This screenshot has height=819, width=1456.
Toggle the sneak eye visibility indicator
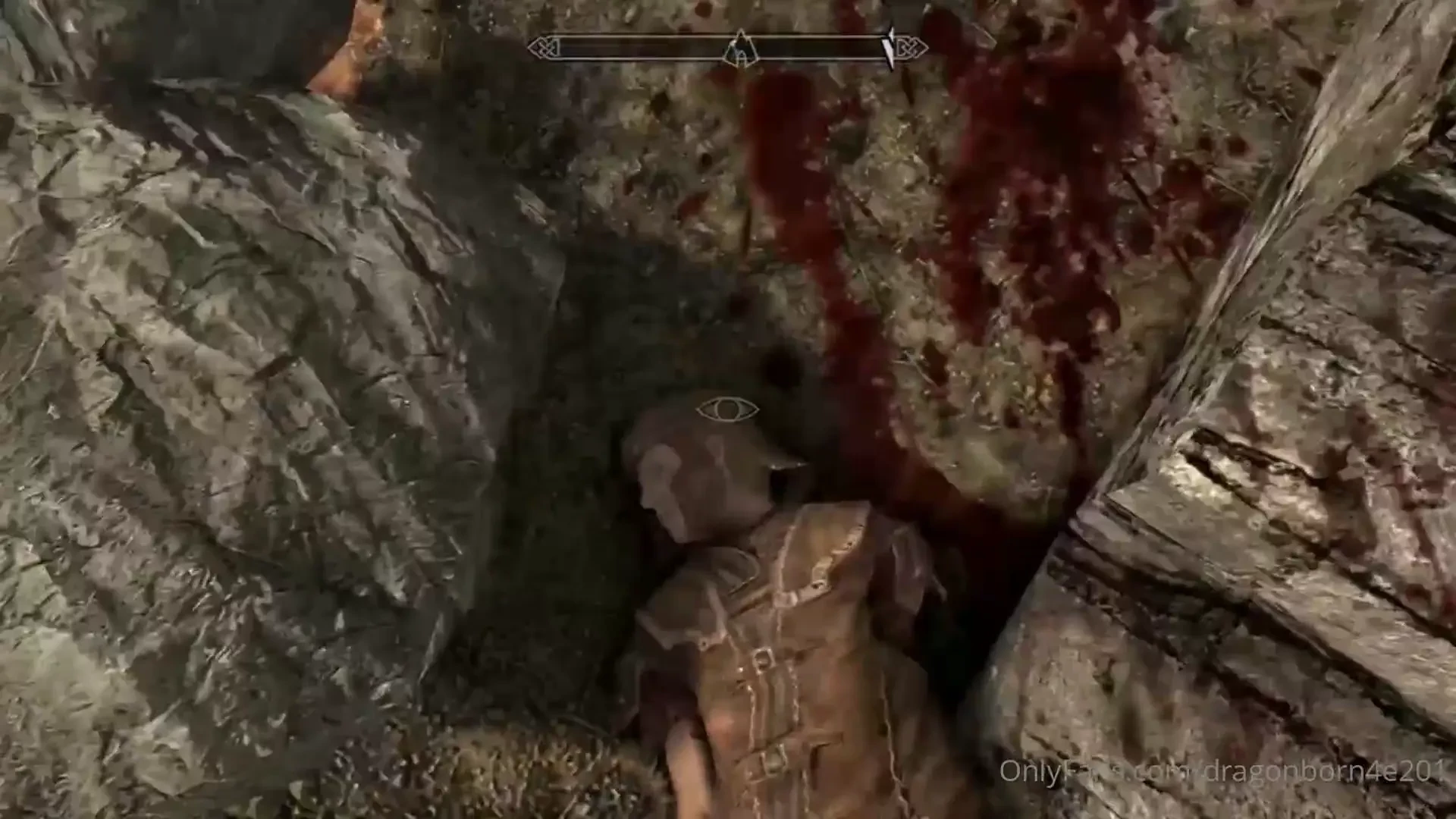pos(726,409)
